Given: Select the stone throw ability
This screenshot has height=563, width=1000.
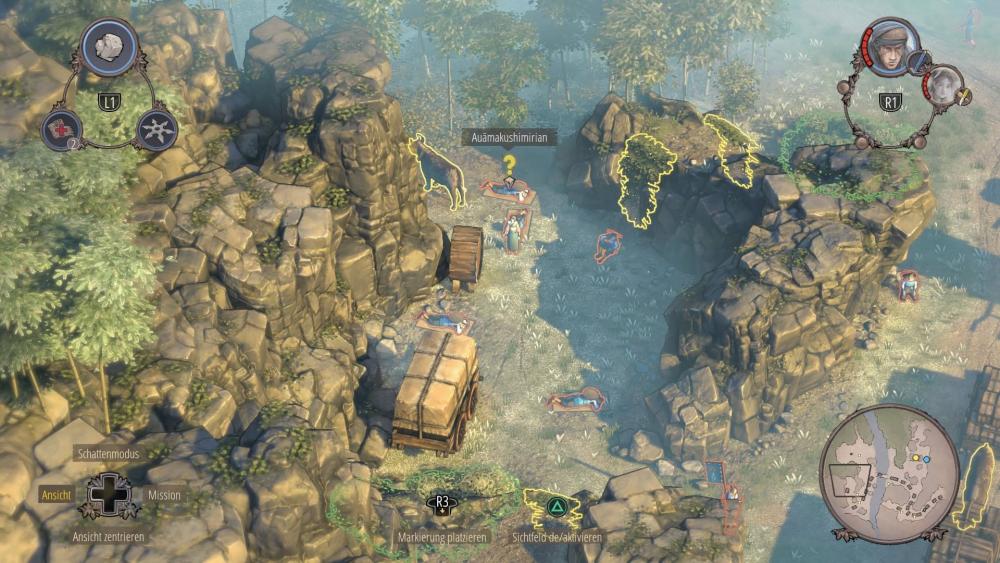Looking at the screenshot, I should [109, 43].
